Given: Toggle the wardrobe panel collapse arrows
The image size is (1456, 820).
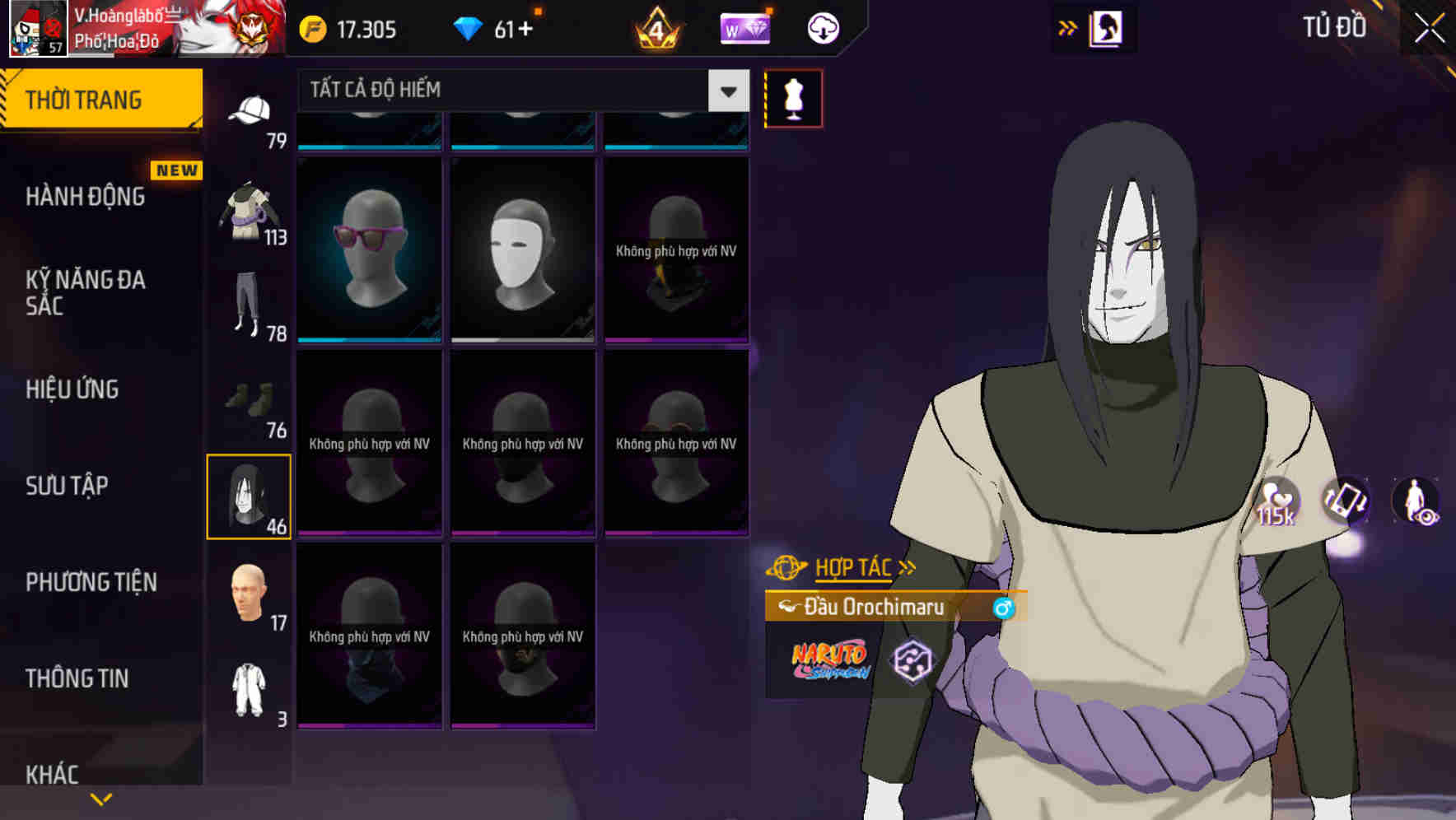Looking at the screenshot, I should (1068, 26).
